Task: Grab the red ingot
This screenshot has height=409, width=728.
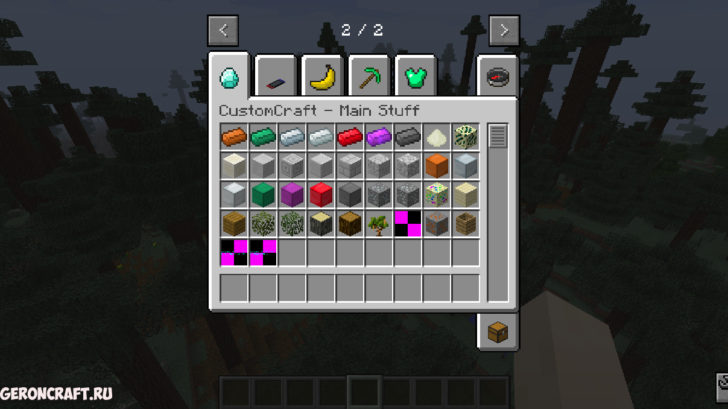Action: click(x=350, y=137)
